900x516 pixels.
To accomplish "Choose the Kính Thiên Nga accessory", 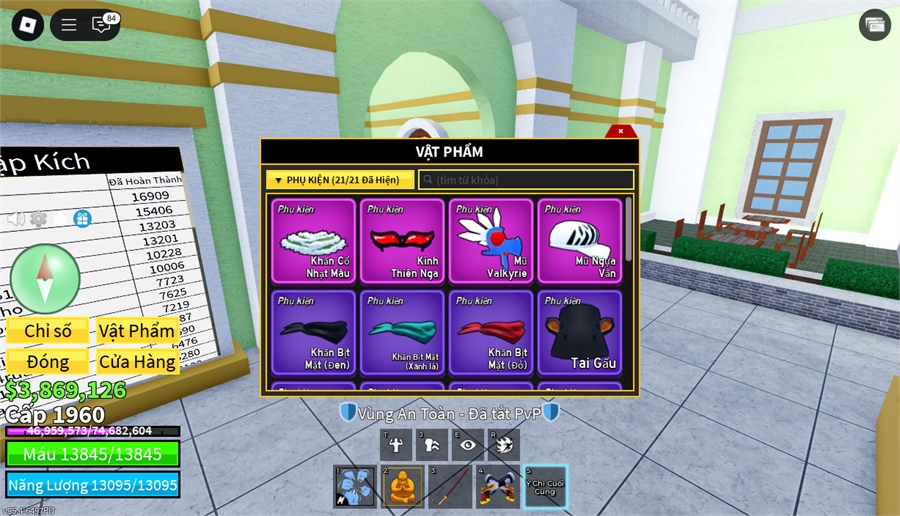I will point(402,241).
